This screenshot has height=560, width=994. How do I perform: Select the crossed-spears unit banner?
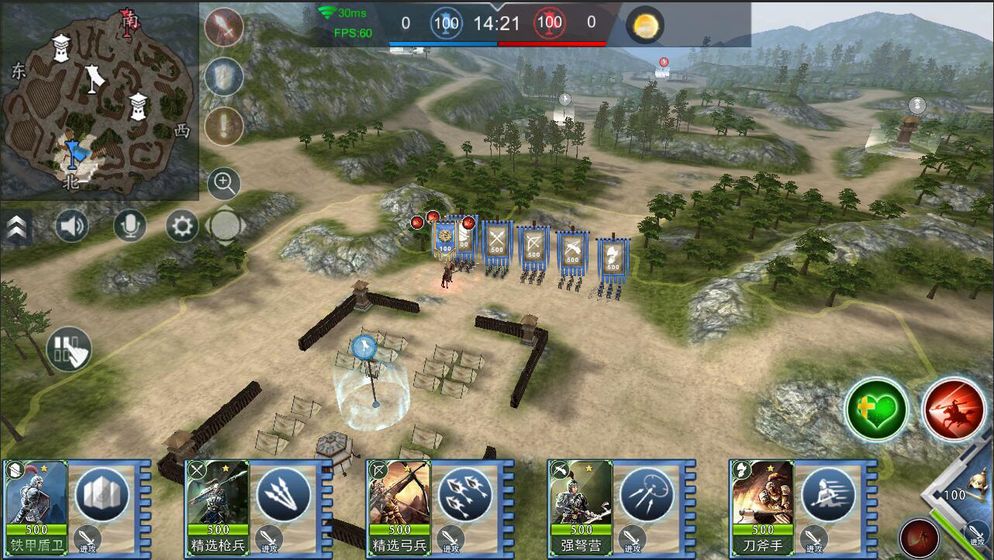click(497, 244)
